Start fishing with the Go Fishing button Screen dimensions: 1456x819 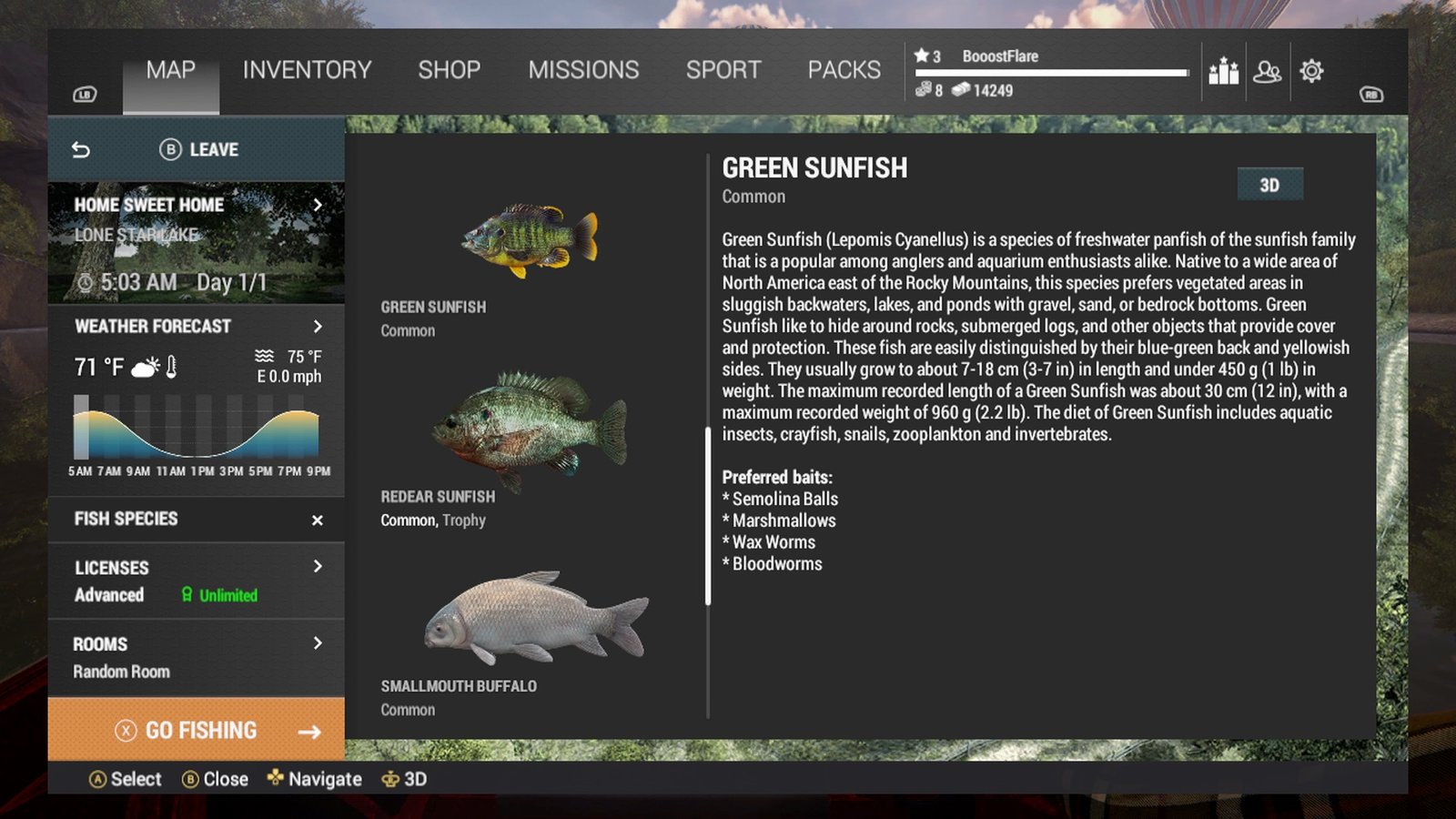click(197, 730)
